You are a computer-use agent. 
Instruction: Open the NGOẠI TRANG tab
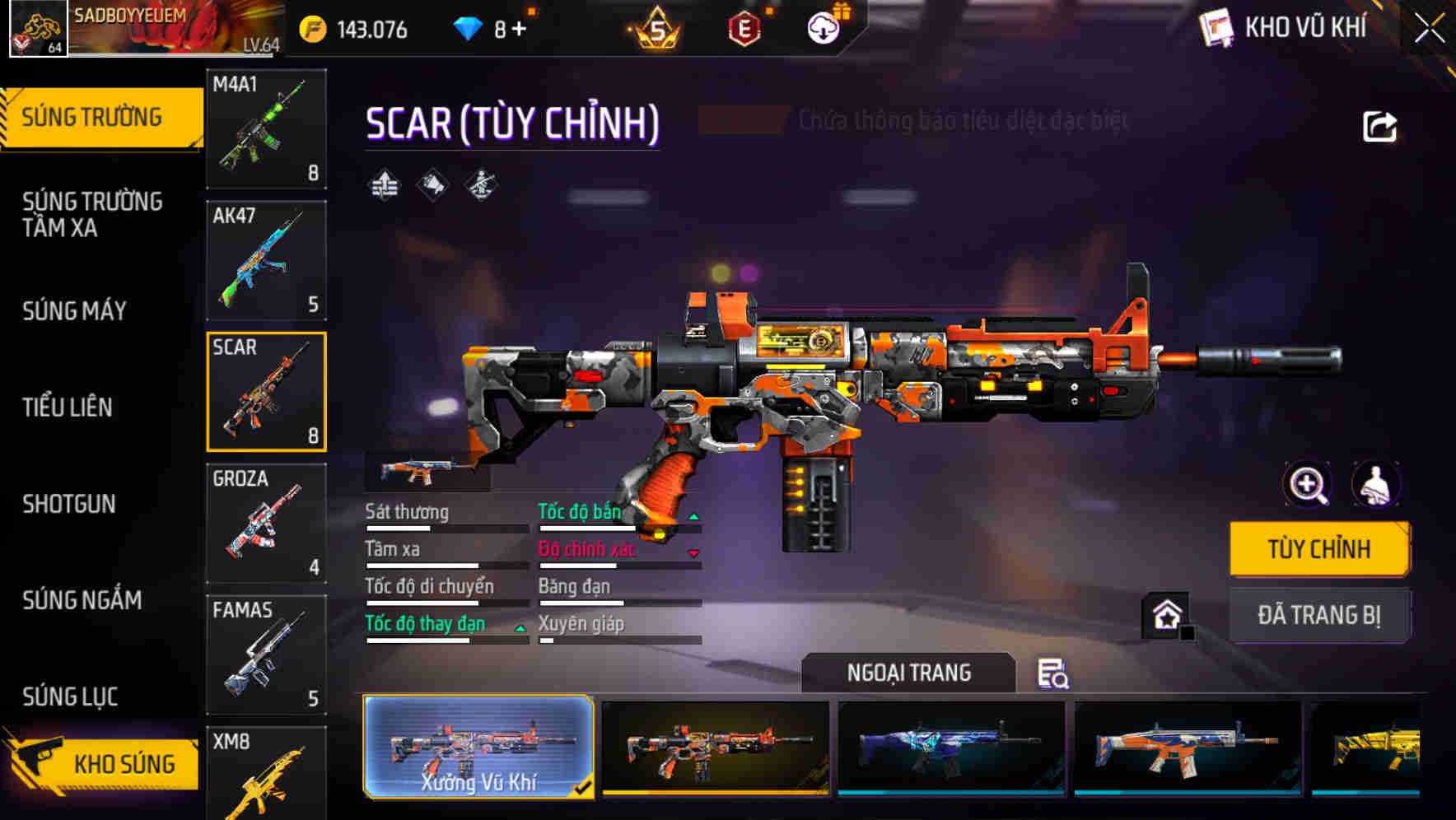point(909,673)
